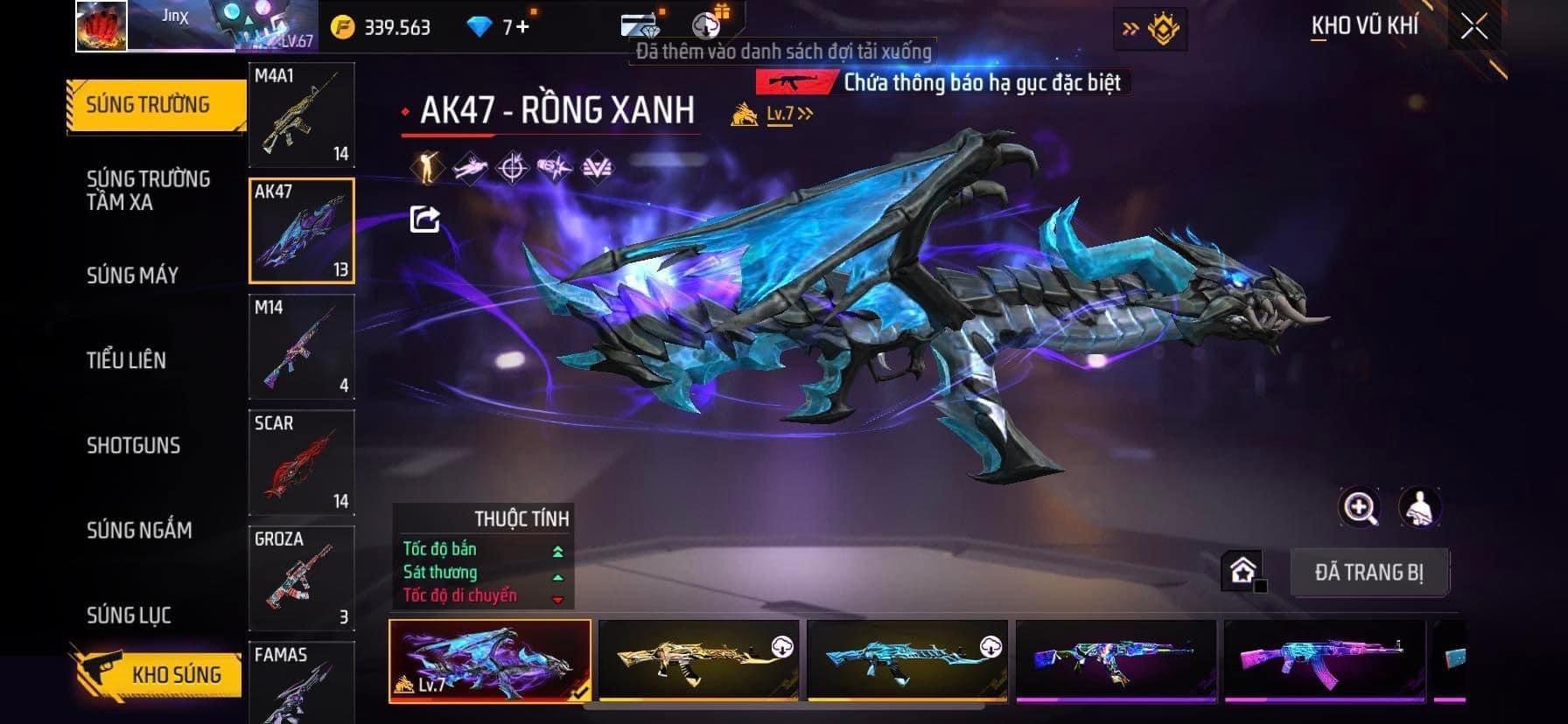The width and height of the screenshot is (1568, 724).
Task: Click the Đã Trang Bị button
Action: [x=1368, y=573]
